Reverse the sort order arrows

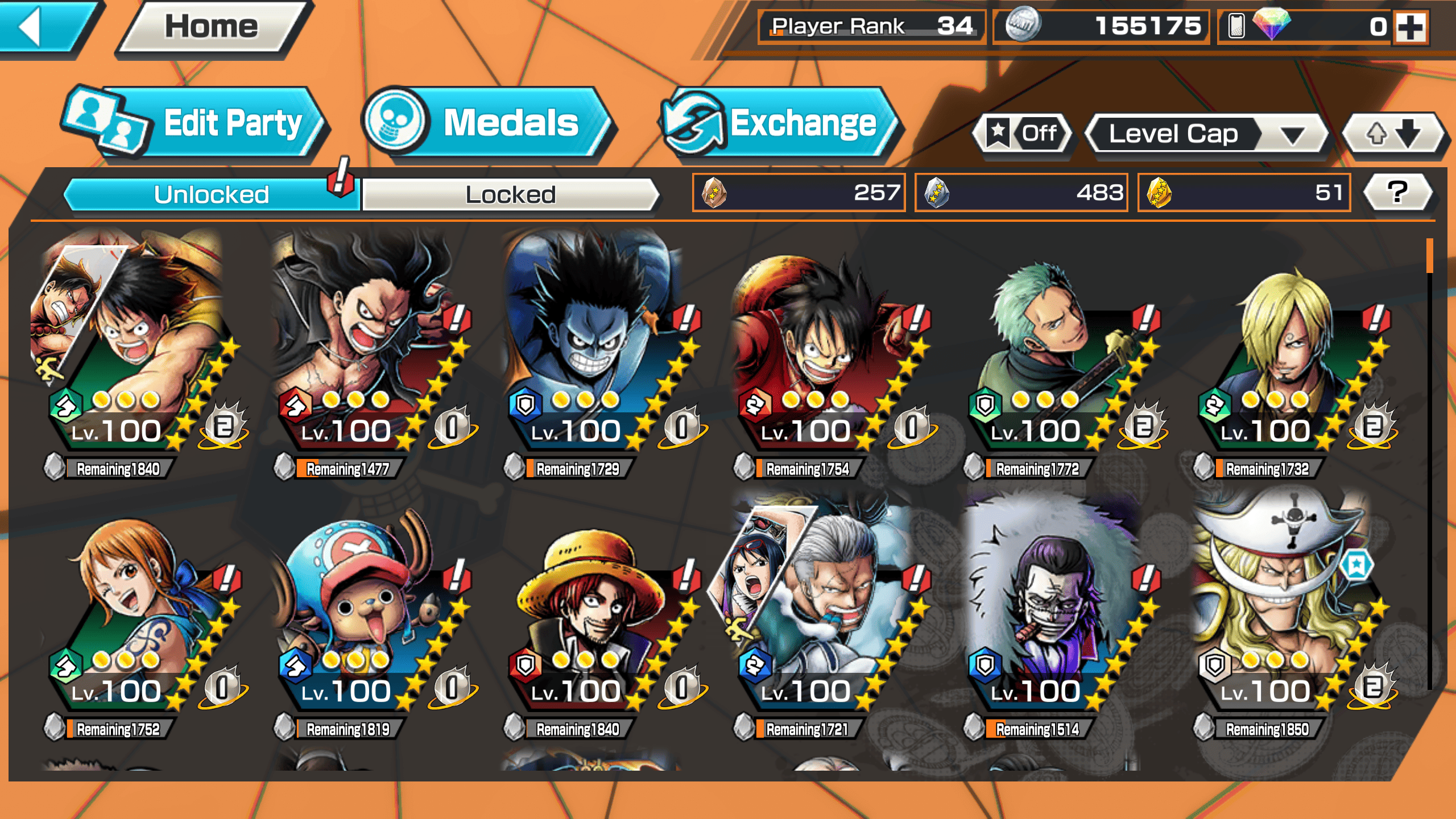[1392, 134]
